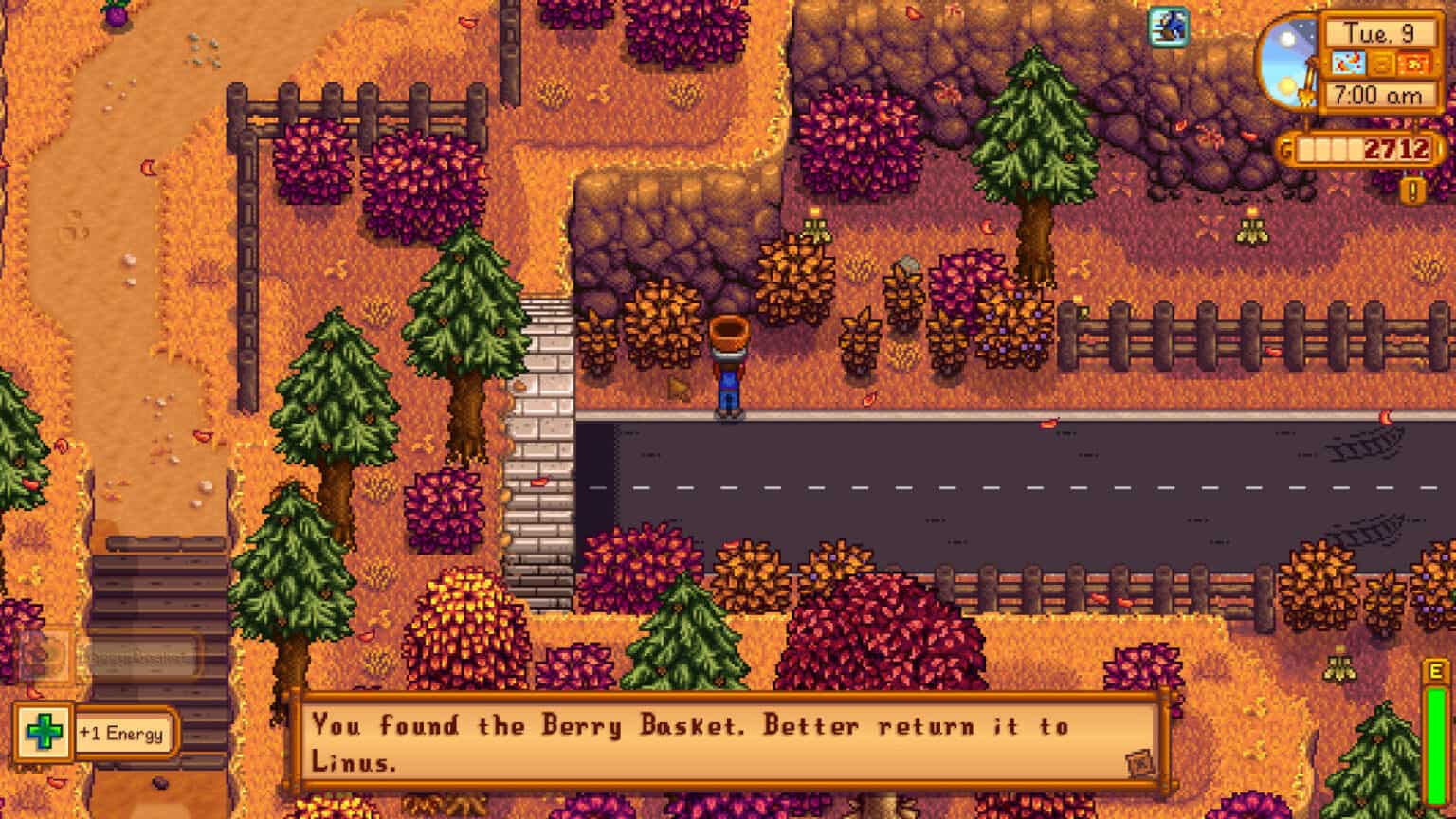This screenshot has width=1456, height=819.
Task: Click the golden face icon in the calendar panel
Action: (x=1382, y=62)
